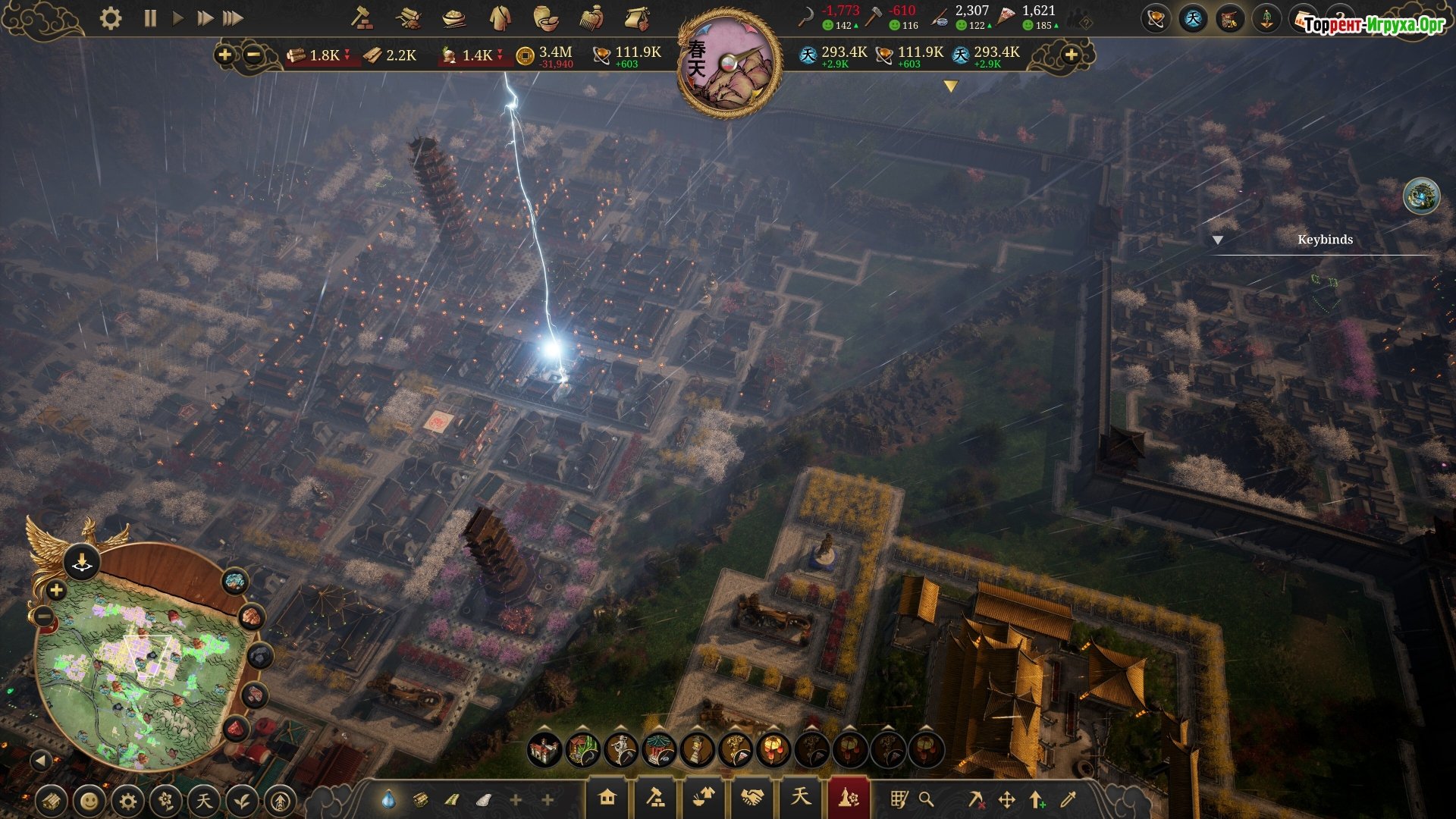Open the house building category tab
This screenshot has width=1456, height=819.
click(607, 798)
